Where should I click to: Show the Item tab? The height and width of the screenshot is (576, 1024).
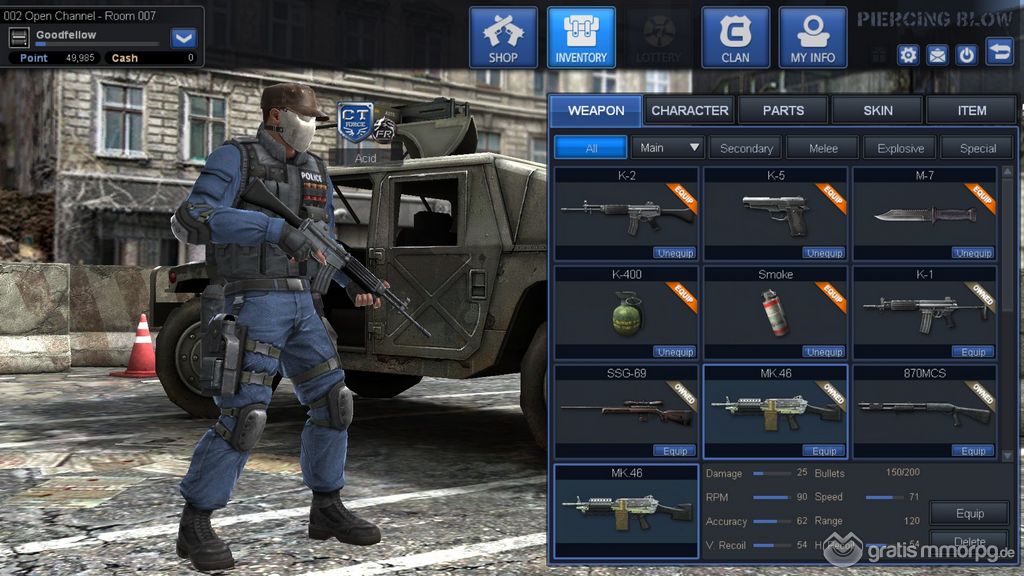click(971, 110)
